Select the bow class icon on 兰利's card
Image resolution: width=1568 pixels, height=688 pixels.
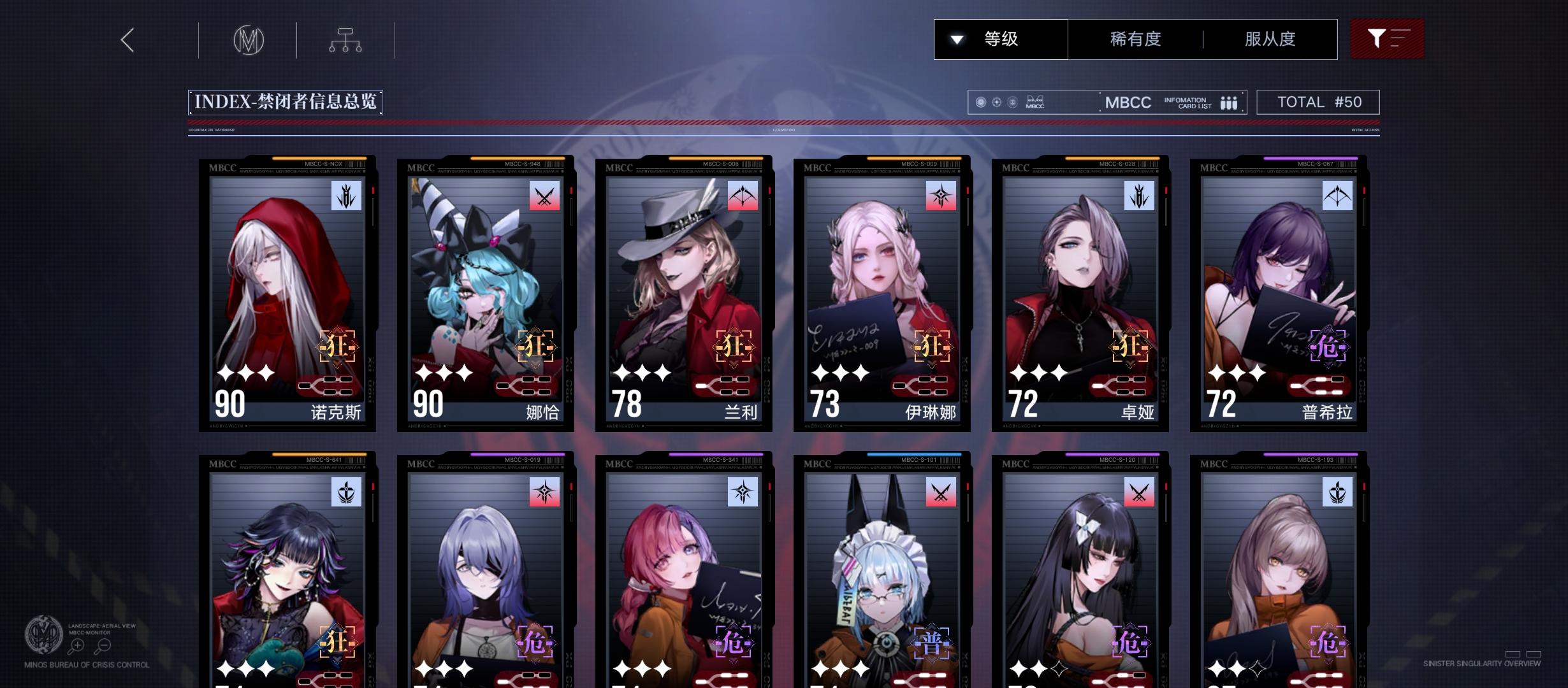coord(744,196)
